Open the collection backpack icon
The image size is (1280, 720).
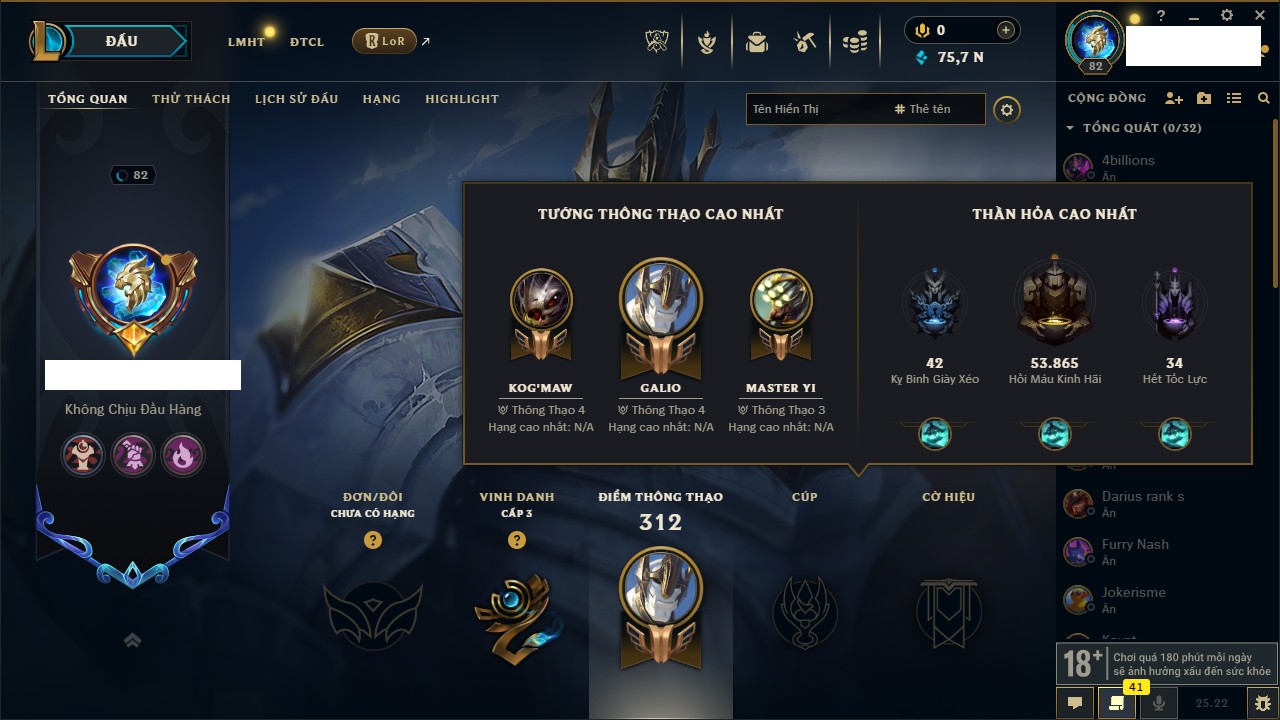(x=756, y=42)
